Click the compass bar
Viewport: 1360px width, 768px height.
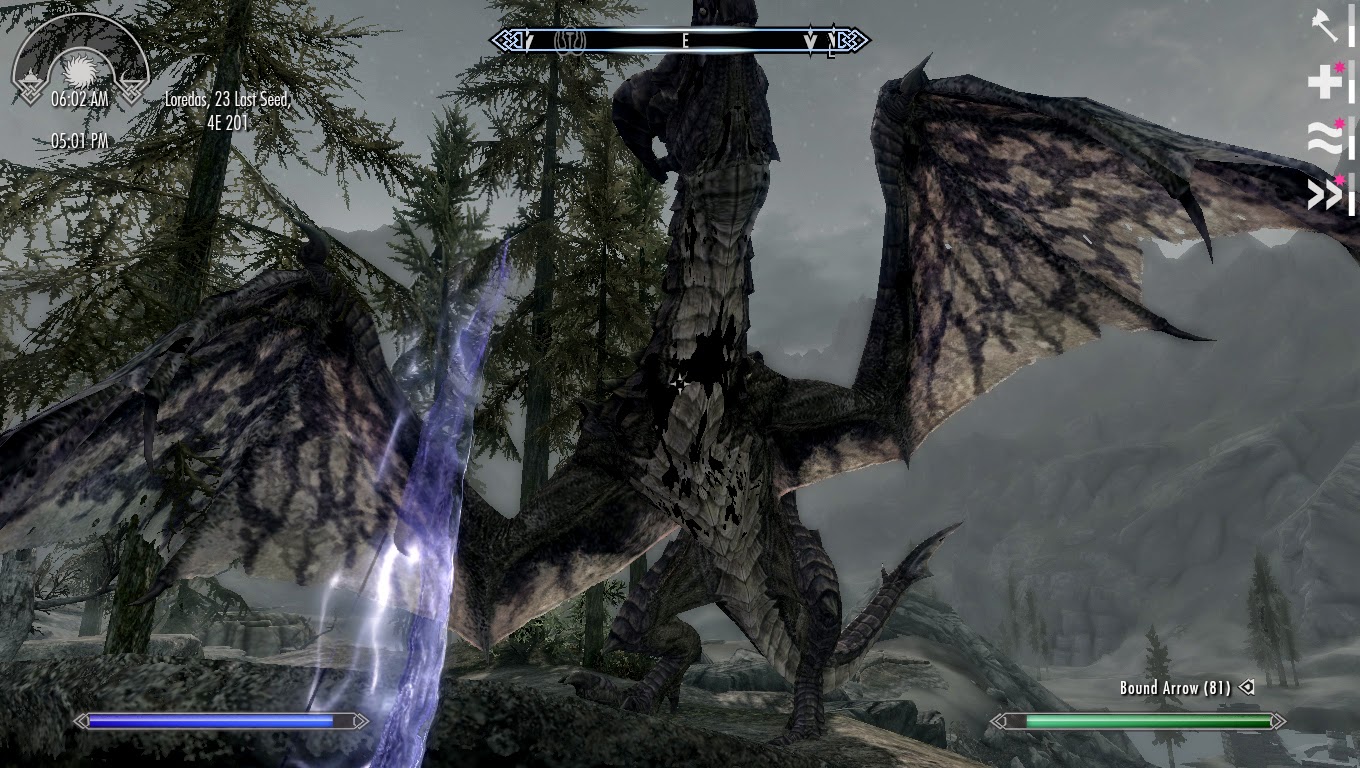click(680, 41)
